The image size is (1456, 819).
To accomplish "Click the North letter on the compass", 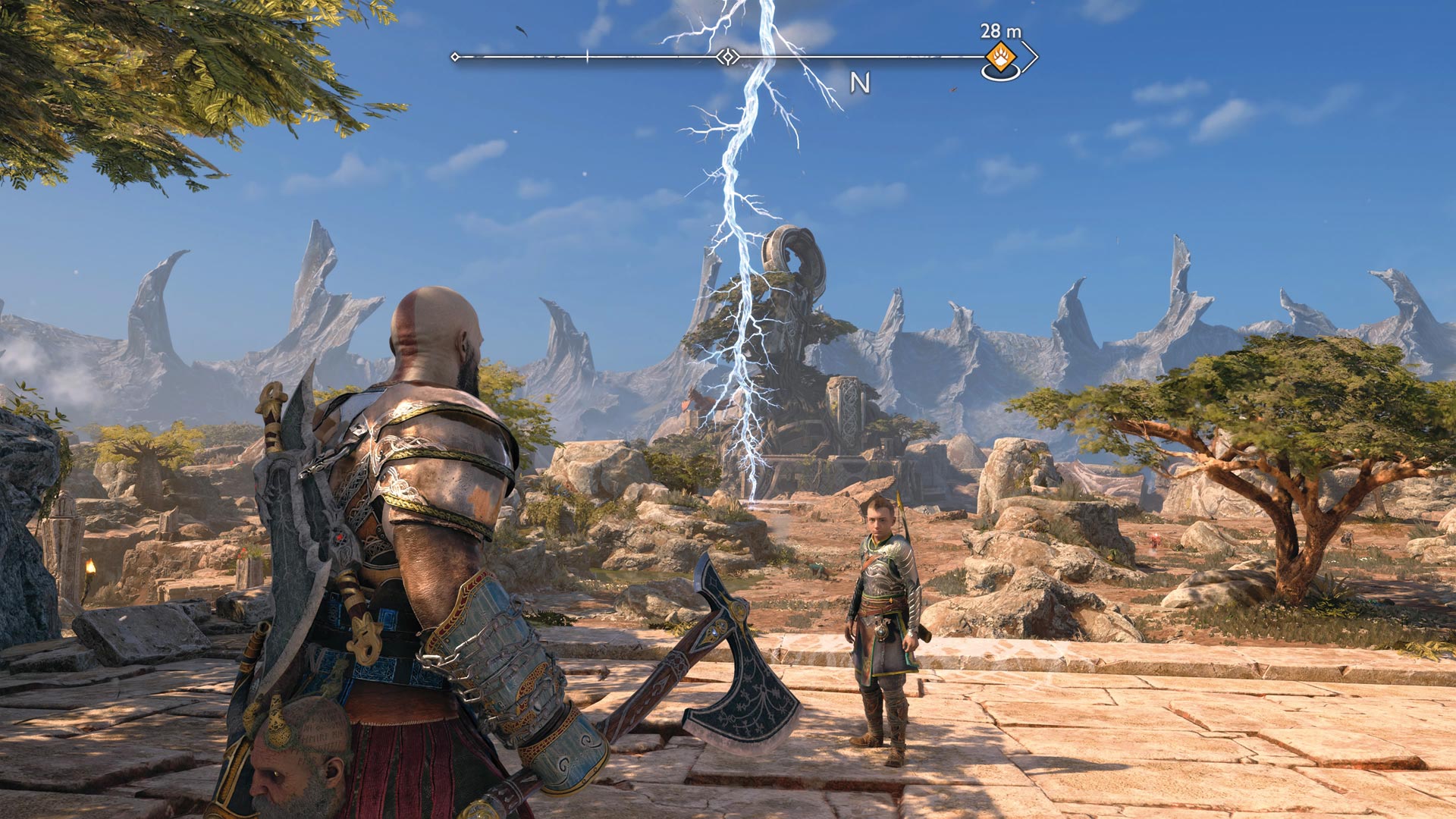I will [859, 83].
